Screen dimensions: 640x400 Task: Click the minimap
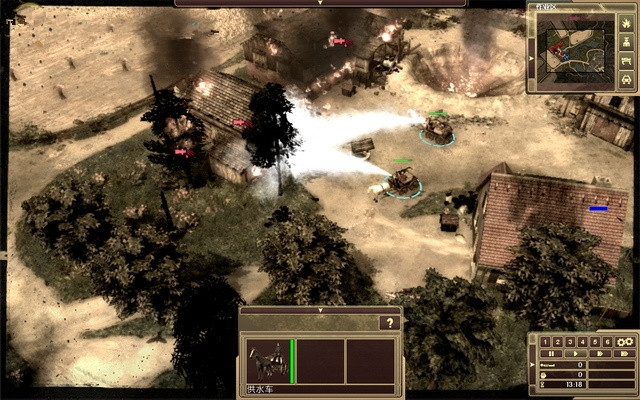click(x=576, y=50)
